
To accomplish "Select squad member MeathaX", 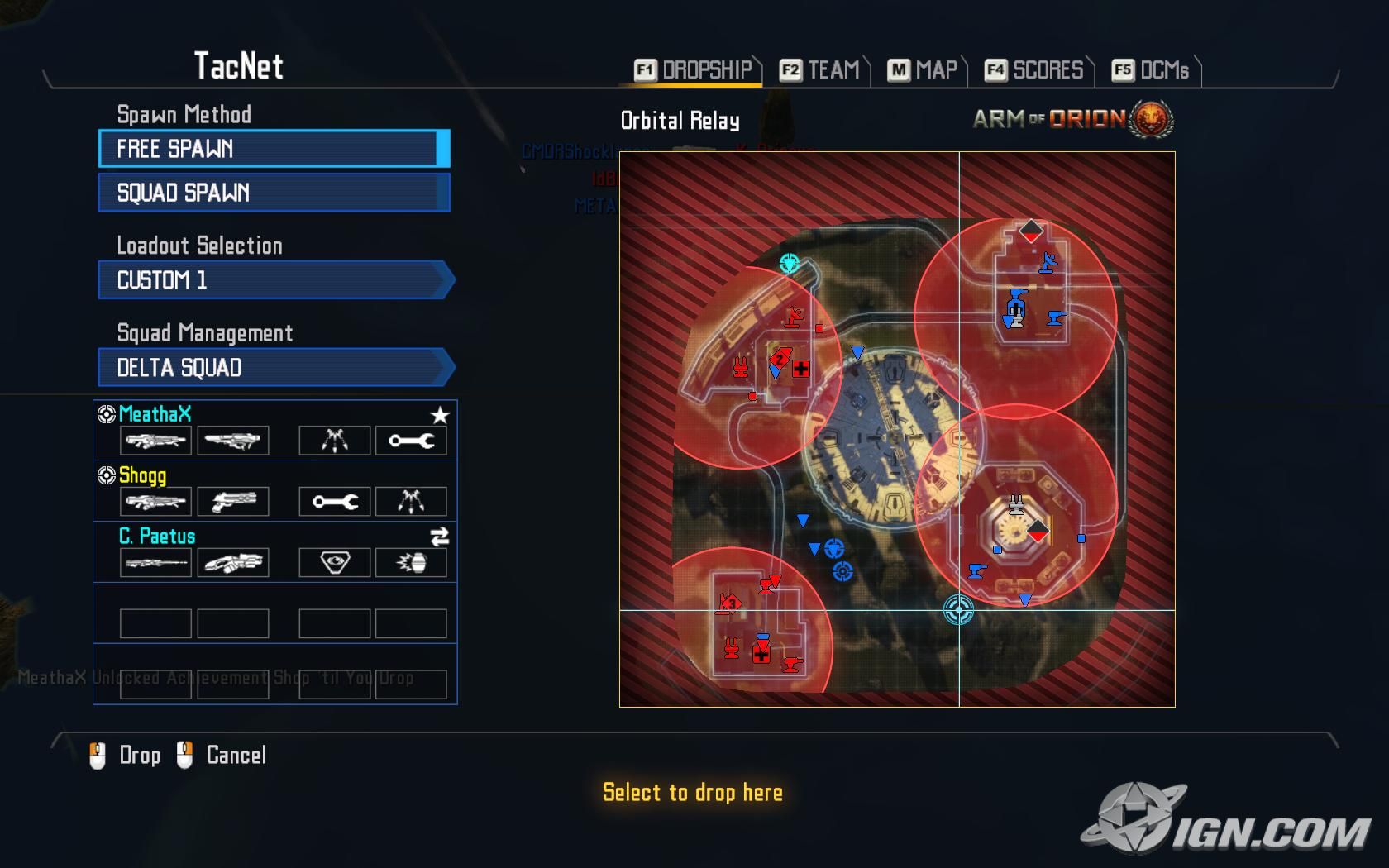I will [155, 414].
